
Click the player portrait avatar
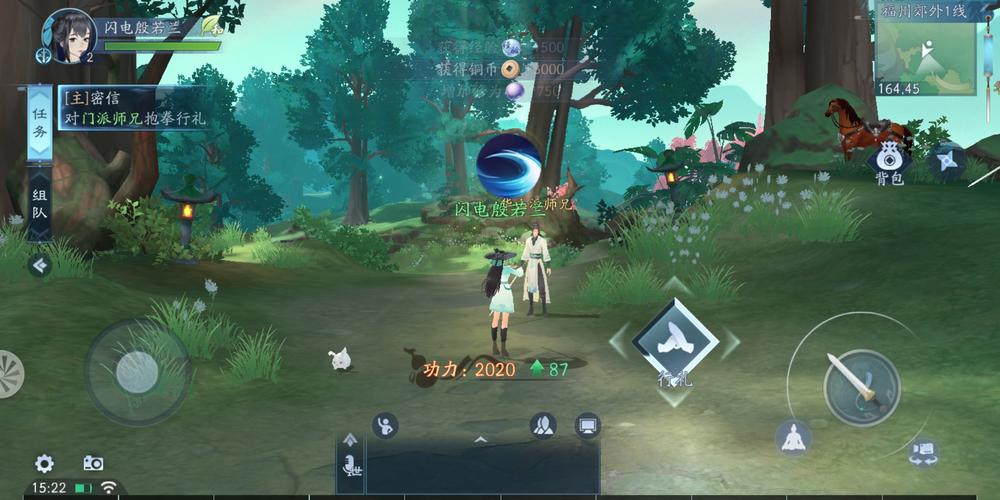click(68, 33)
